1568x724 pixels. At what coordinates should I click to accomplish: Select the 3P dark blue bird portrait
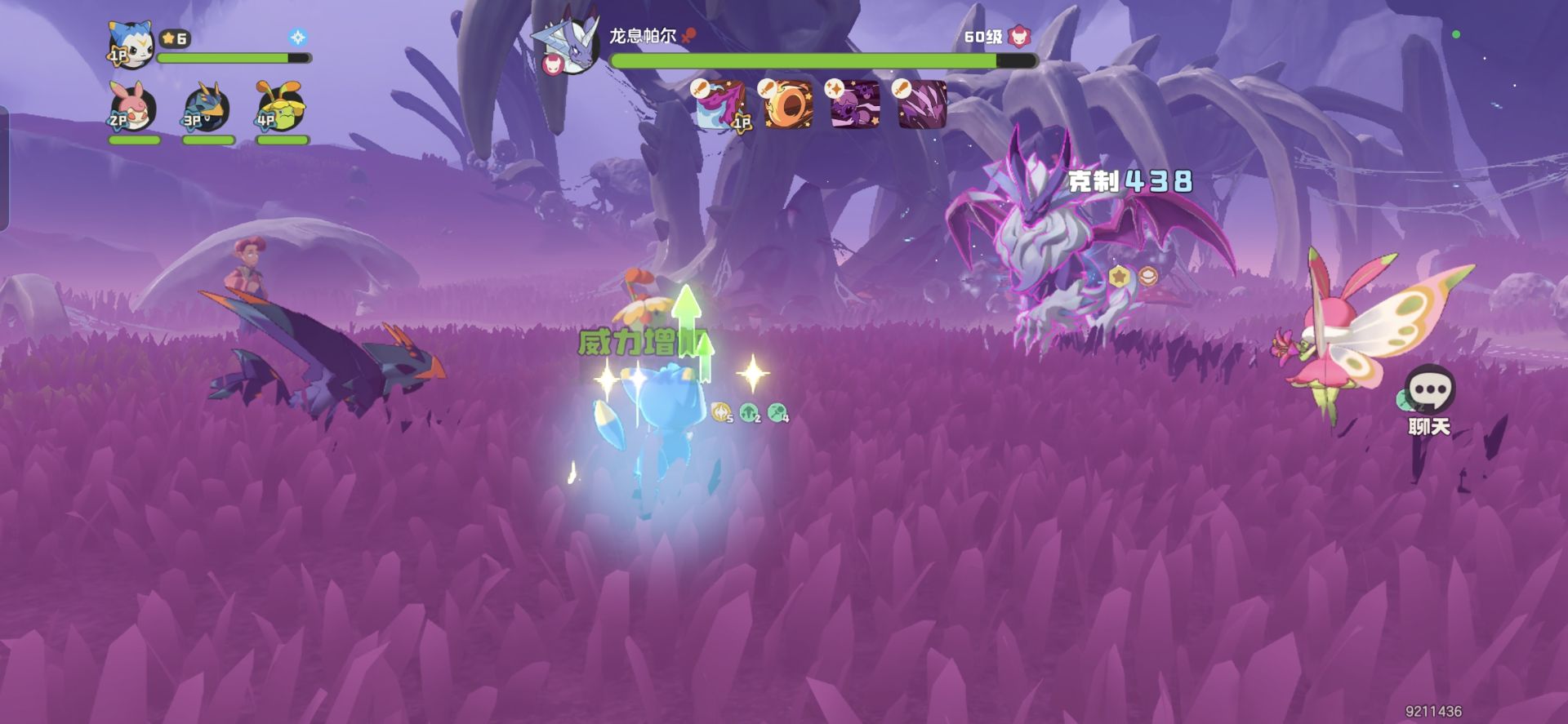[x=207, y=108]
